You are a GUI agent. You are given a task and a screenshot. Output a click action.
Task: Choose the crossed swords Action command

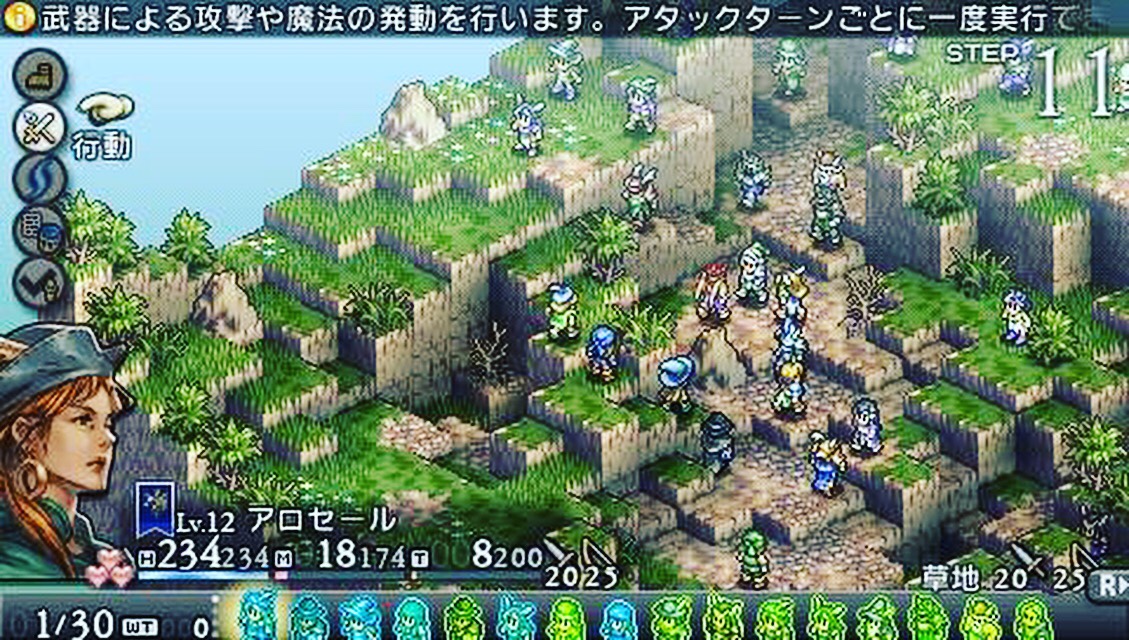tap(40, 128)
